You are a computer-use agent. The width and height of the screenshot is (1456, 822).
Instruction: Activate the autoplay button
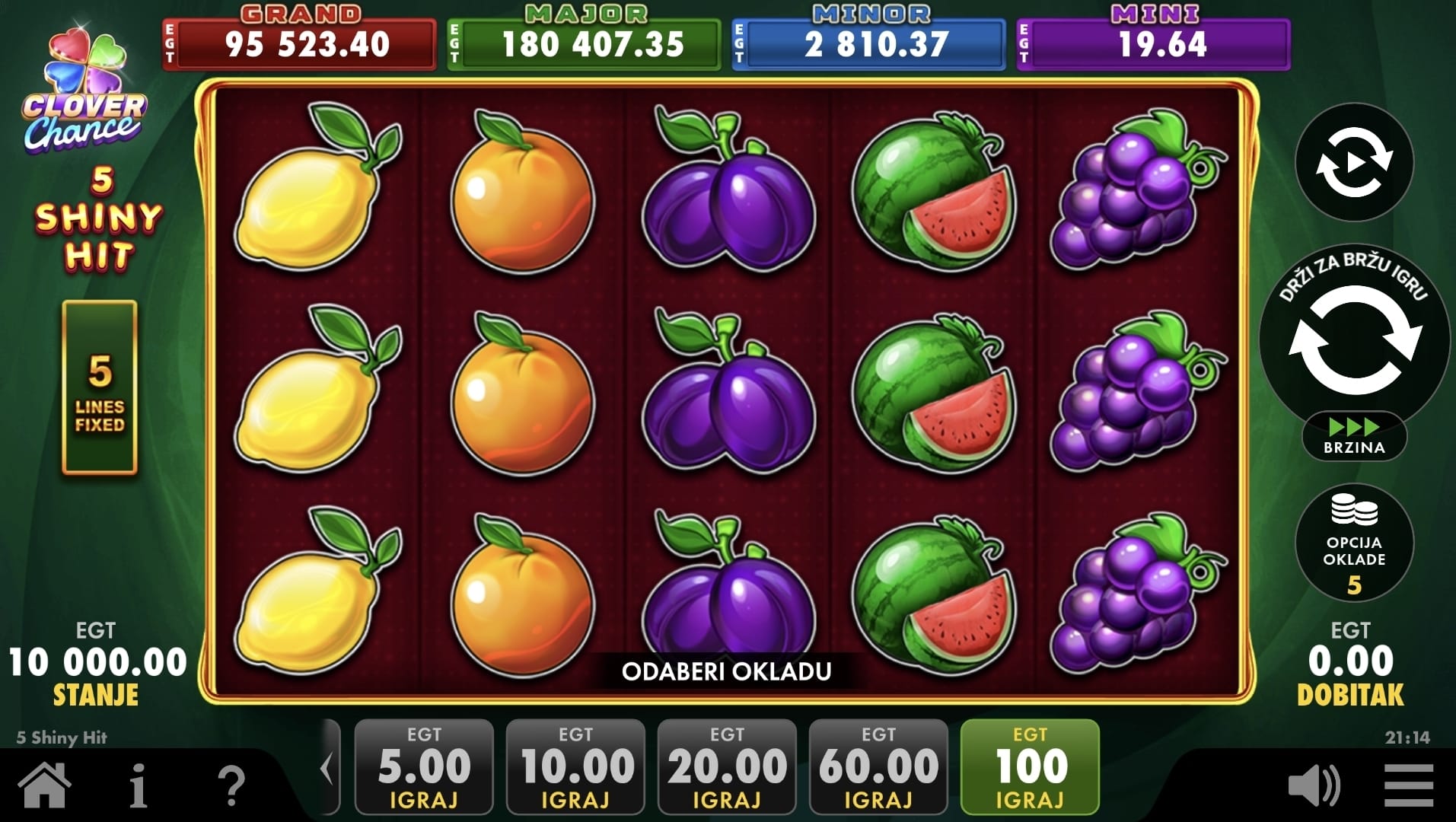point(1354,162)
